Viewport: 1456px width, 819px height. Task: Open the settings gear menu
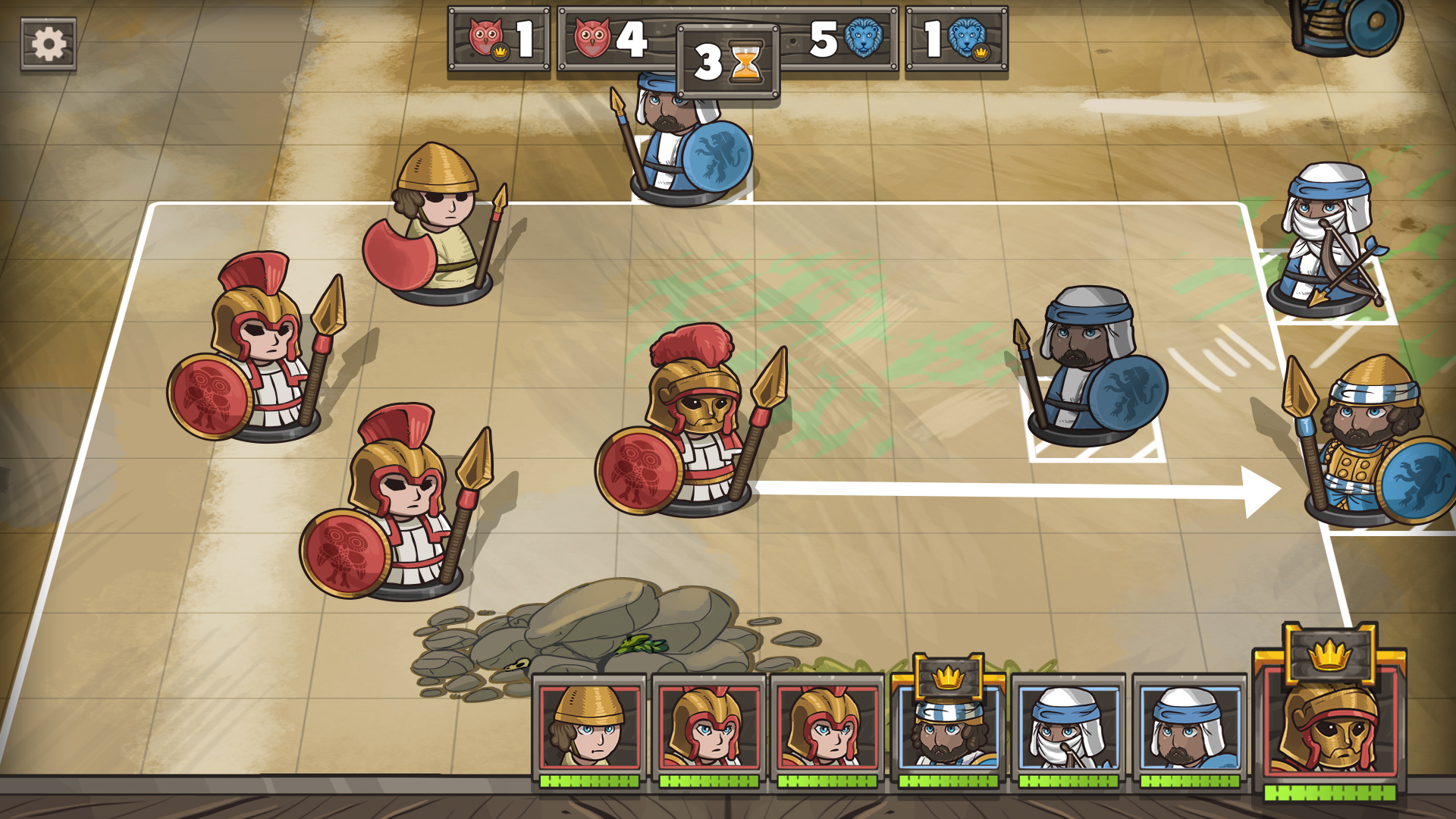[x=49, y=44]
